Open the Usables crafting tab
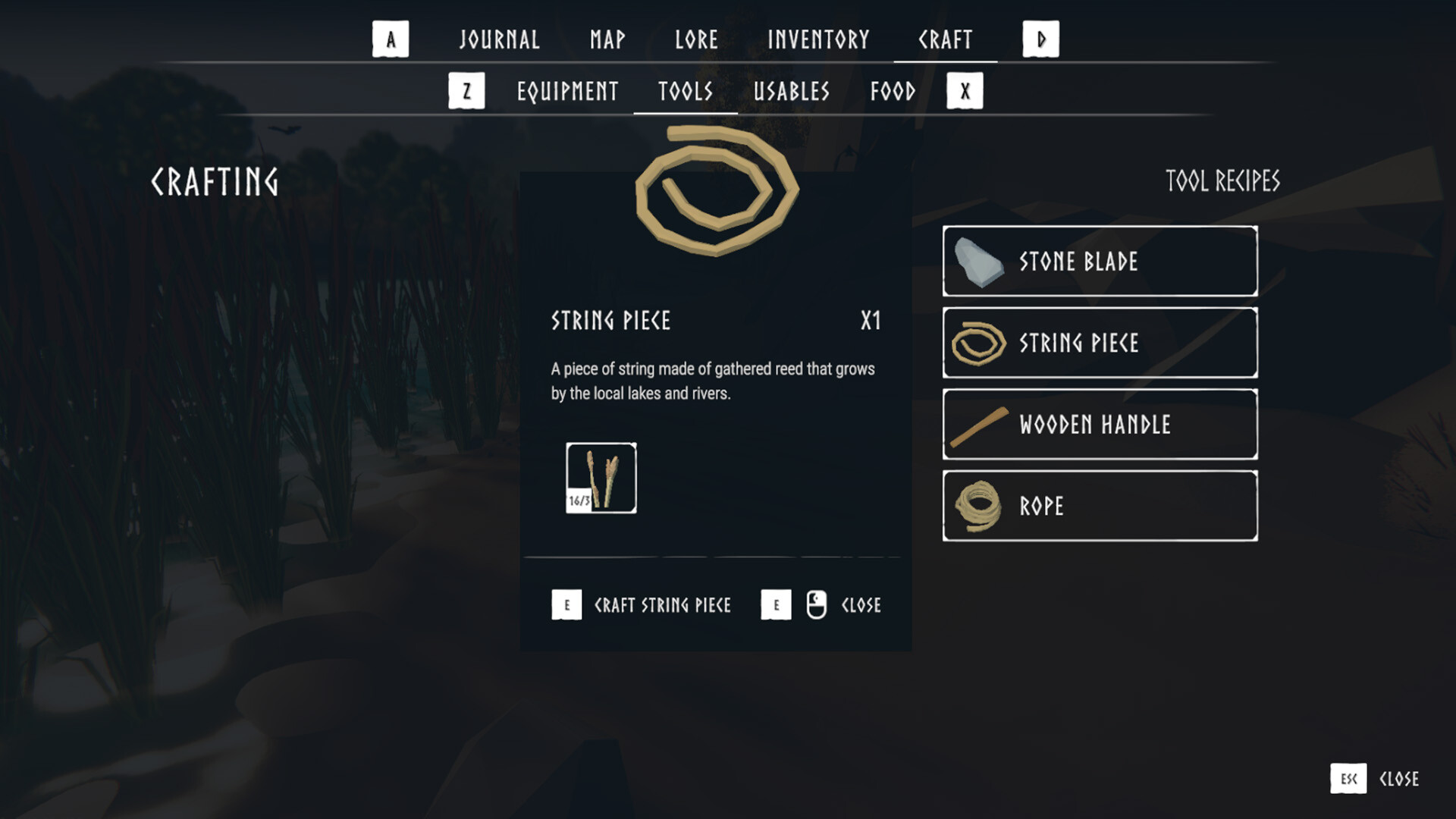Image resolution: width=1456 pixels, height=819 pixels. point(790,91)
